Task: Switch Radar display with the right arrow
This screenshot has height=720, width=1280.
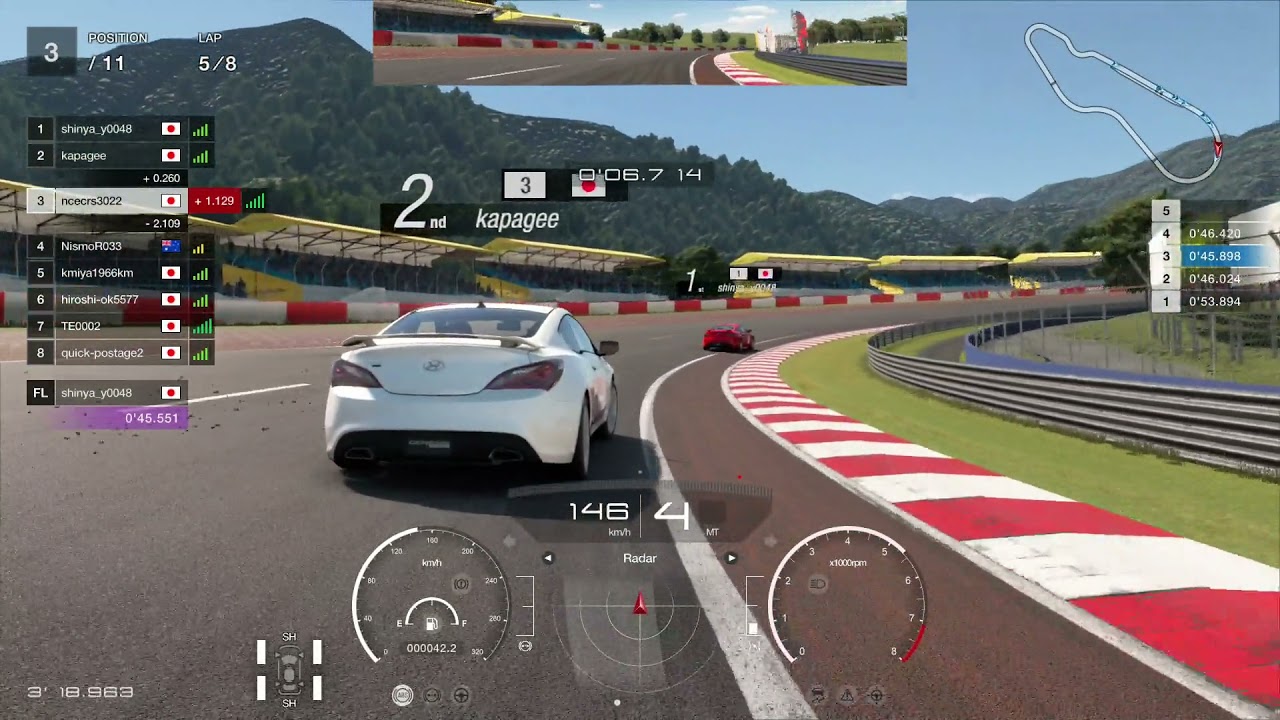Action: pos(731,558)
